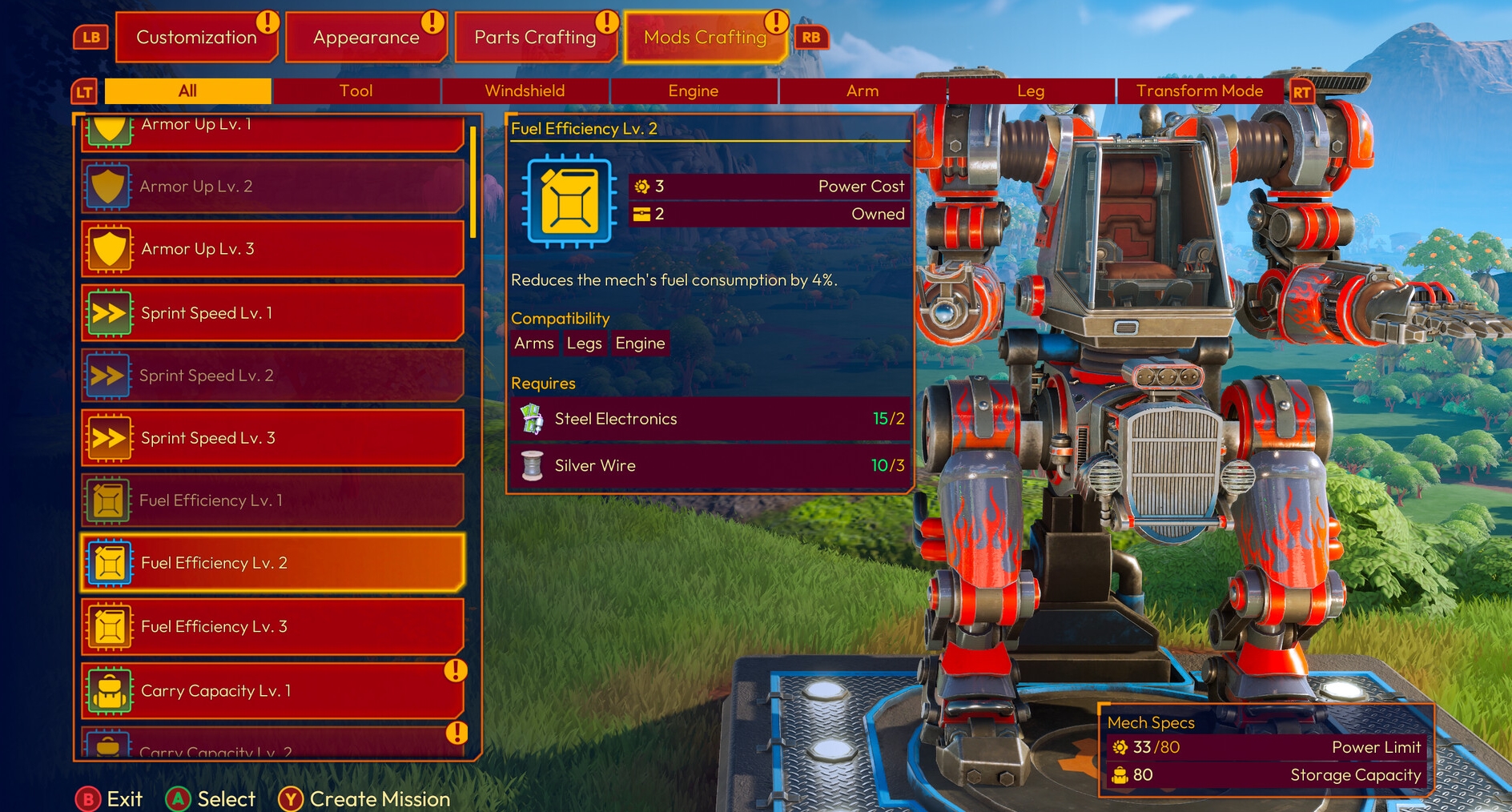Open the Engine filter category
Screen dimensions: 1512x812
(693, 90)
